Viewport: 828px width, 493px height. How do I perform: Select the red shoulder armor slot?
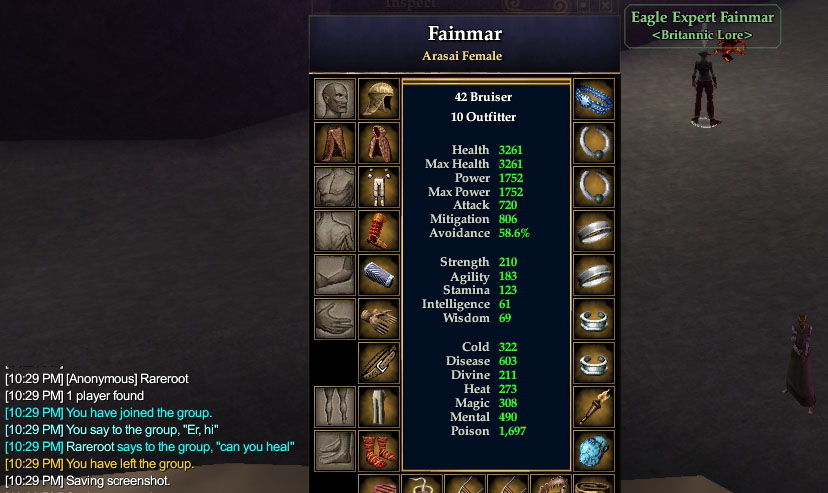pos(379,231)
